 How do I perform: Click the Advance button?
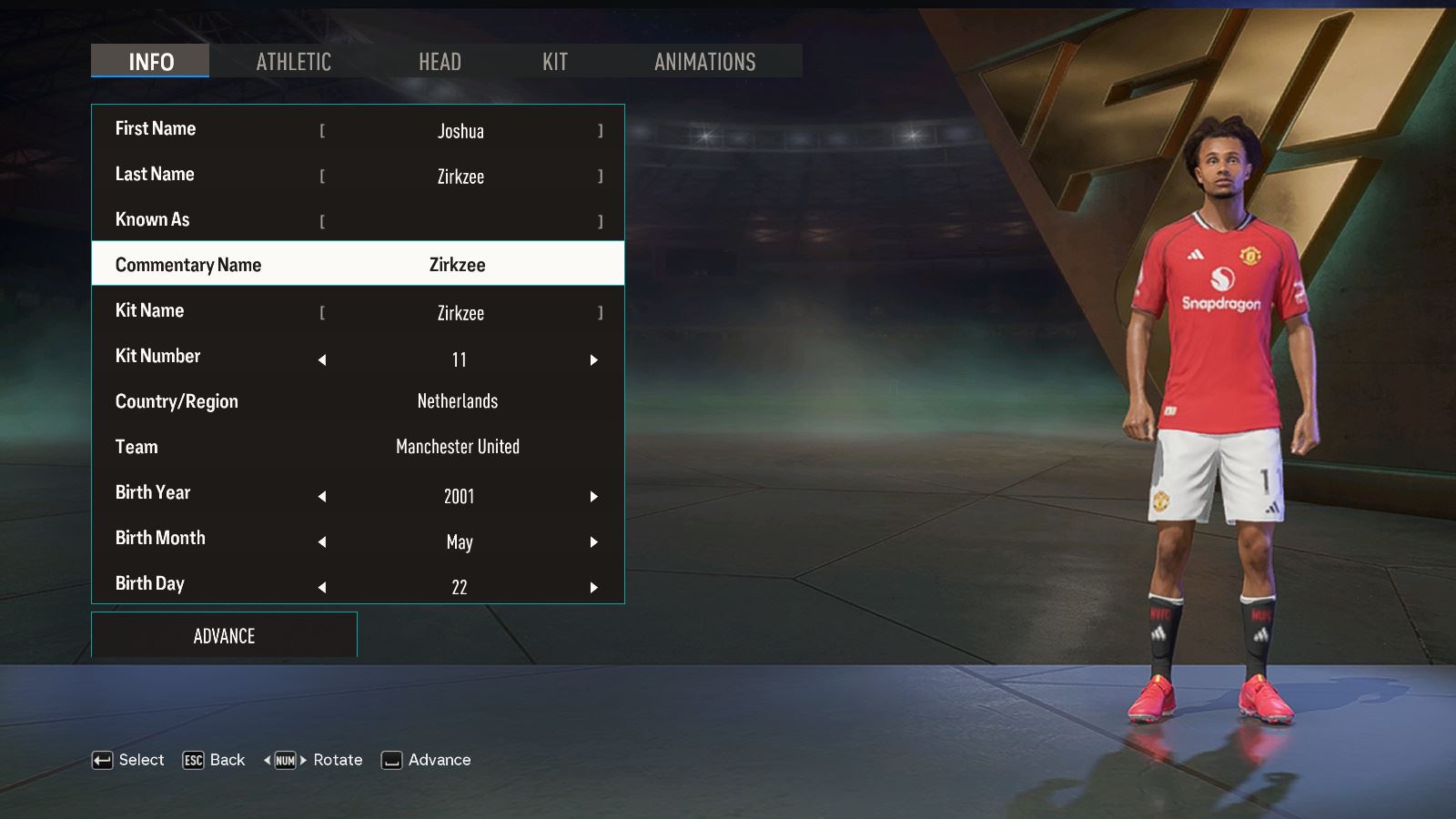[224, 636]
